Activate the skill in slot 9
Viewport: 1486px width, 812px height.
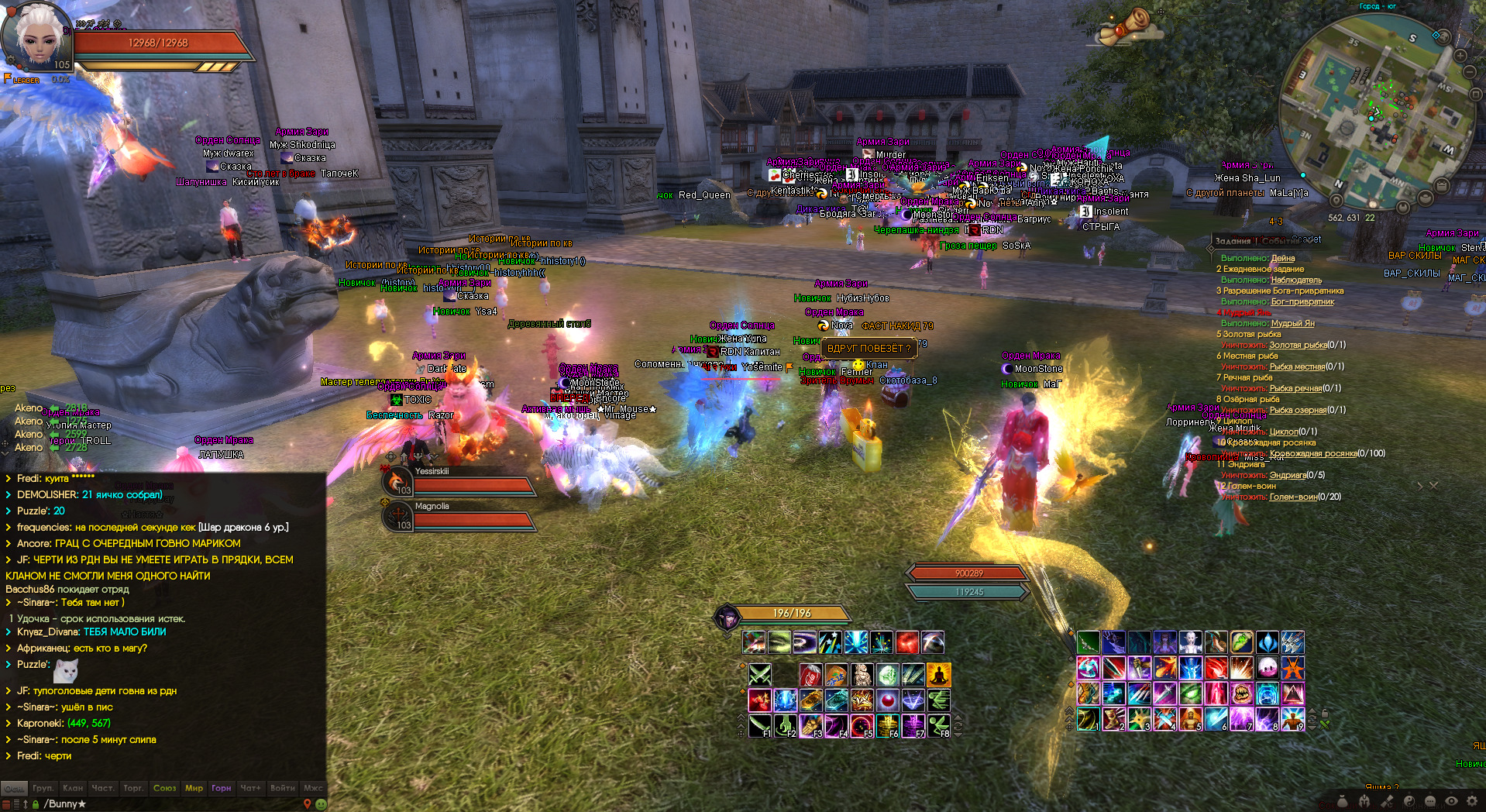coord(1293,719)
